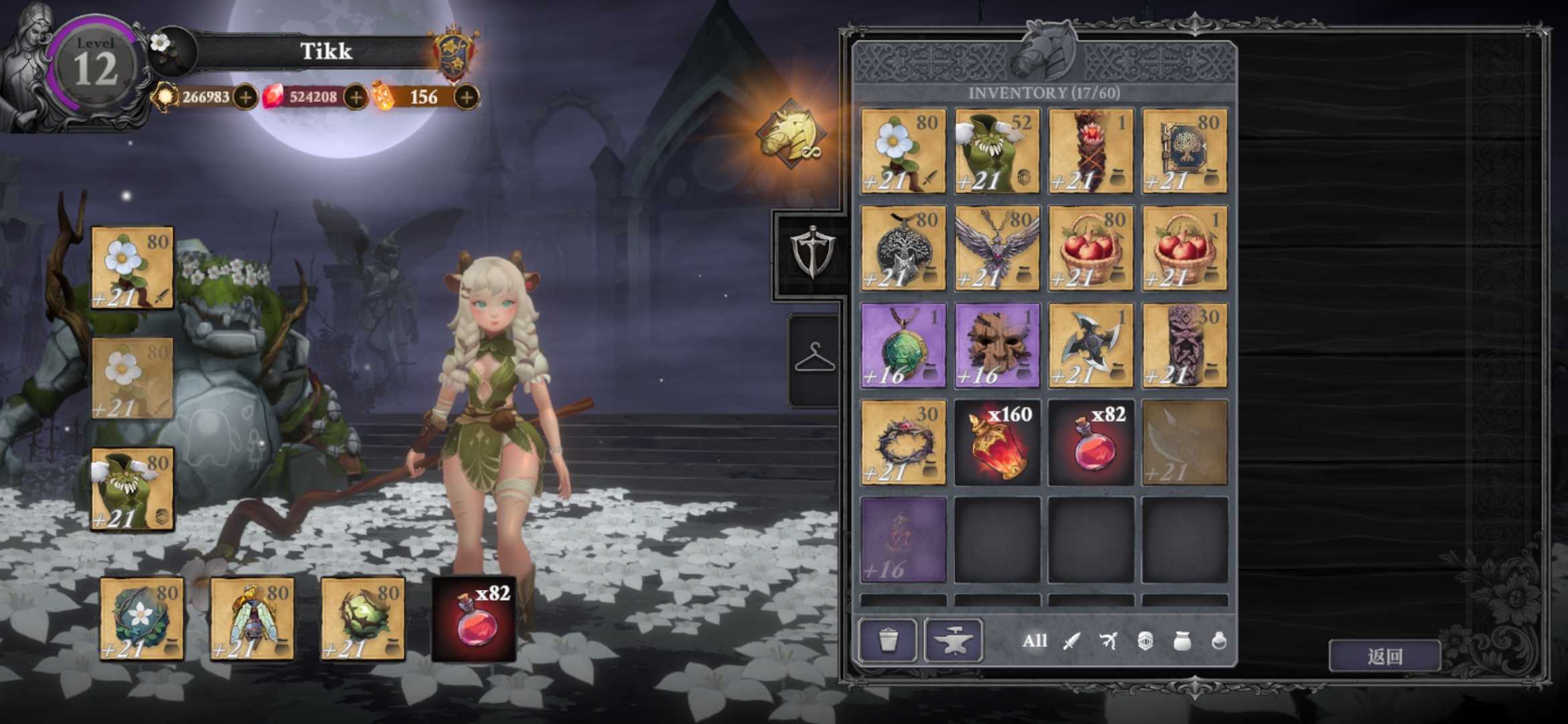Select the wooden tree-face mask item
The width and height of the screenshot is (1568, 724).
pos(997,345)
